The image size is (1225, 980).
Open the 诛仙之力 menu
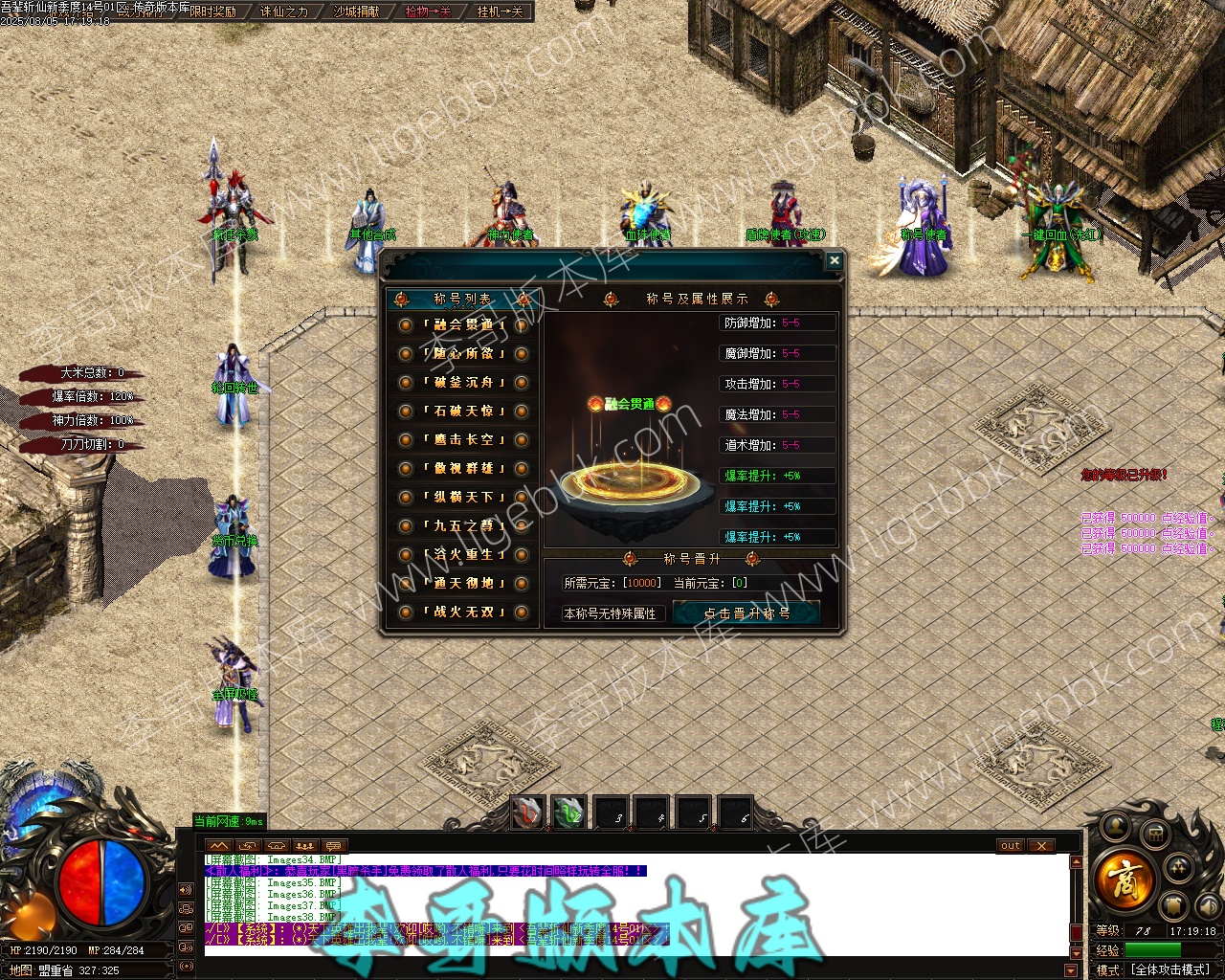pyautogui.click(x=284, y=11)
